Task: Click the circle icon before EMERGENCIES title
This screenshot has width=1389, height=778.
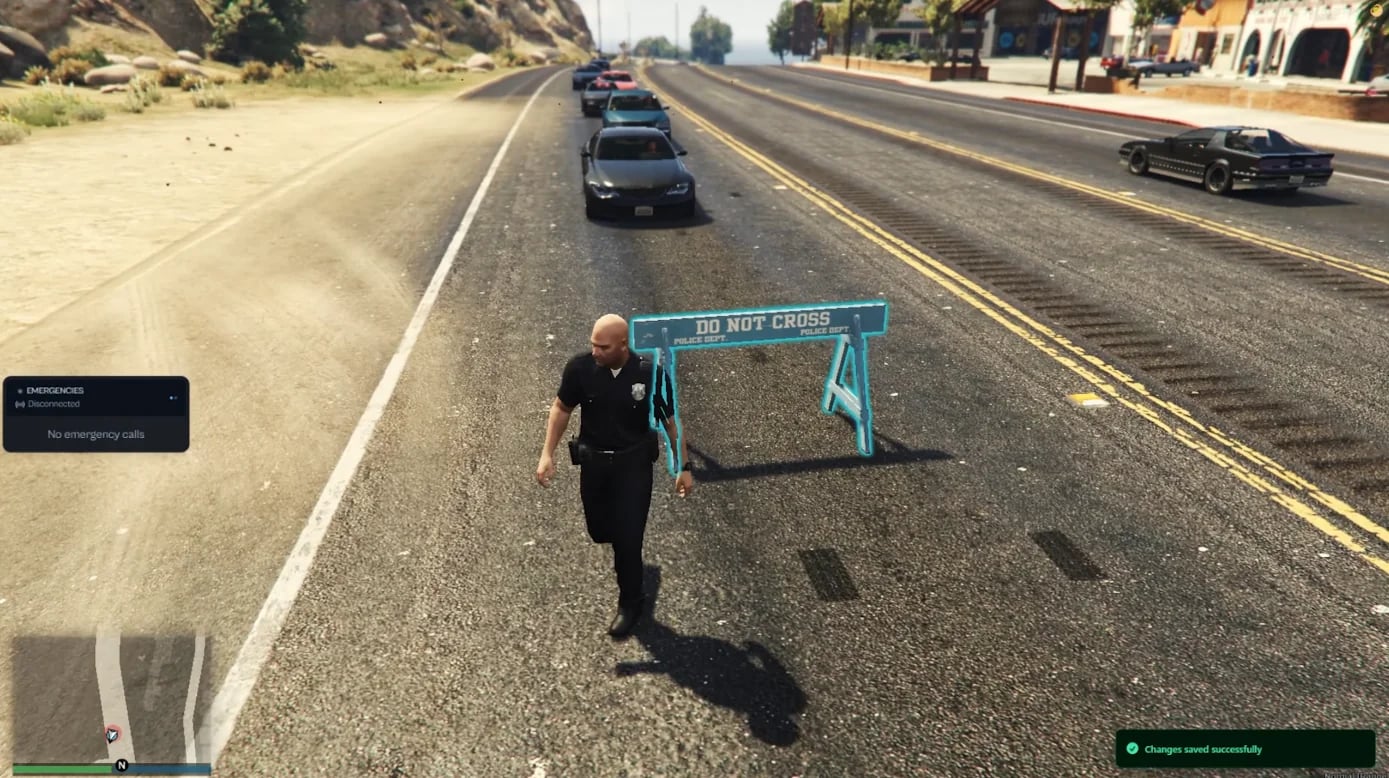Action: (x=21, y=390)
